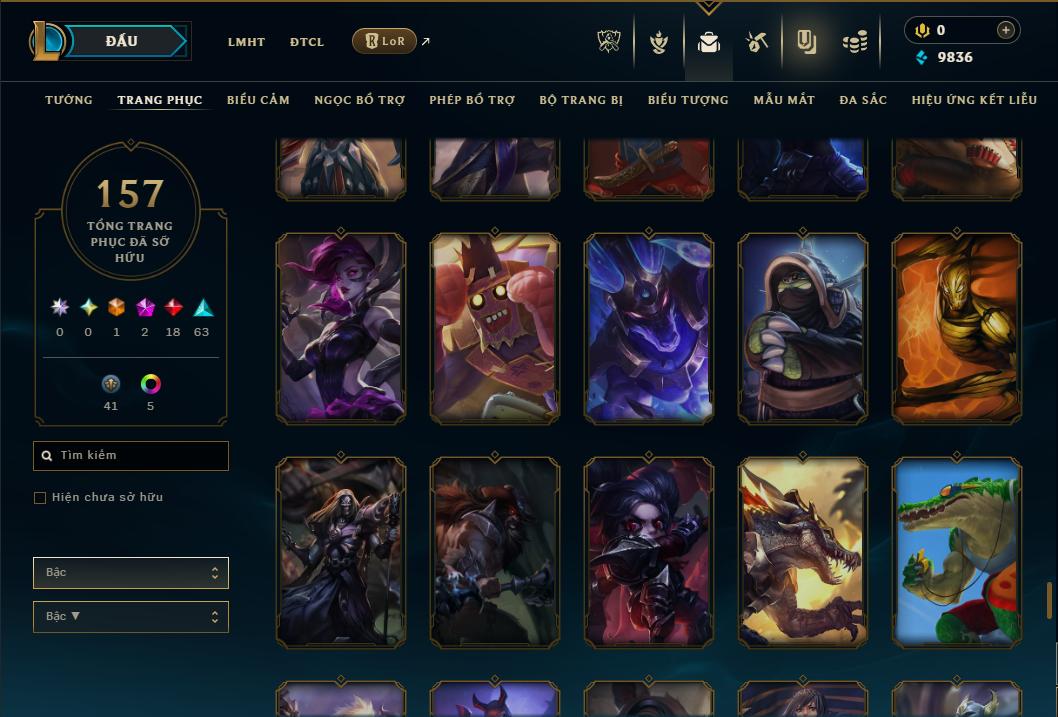Show the PHÉP BỔ TRỢ tab
Viewport: 1058px width, 717px height.
click(x=472, y=100)
